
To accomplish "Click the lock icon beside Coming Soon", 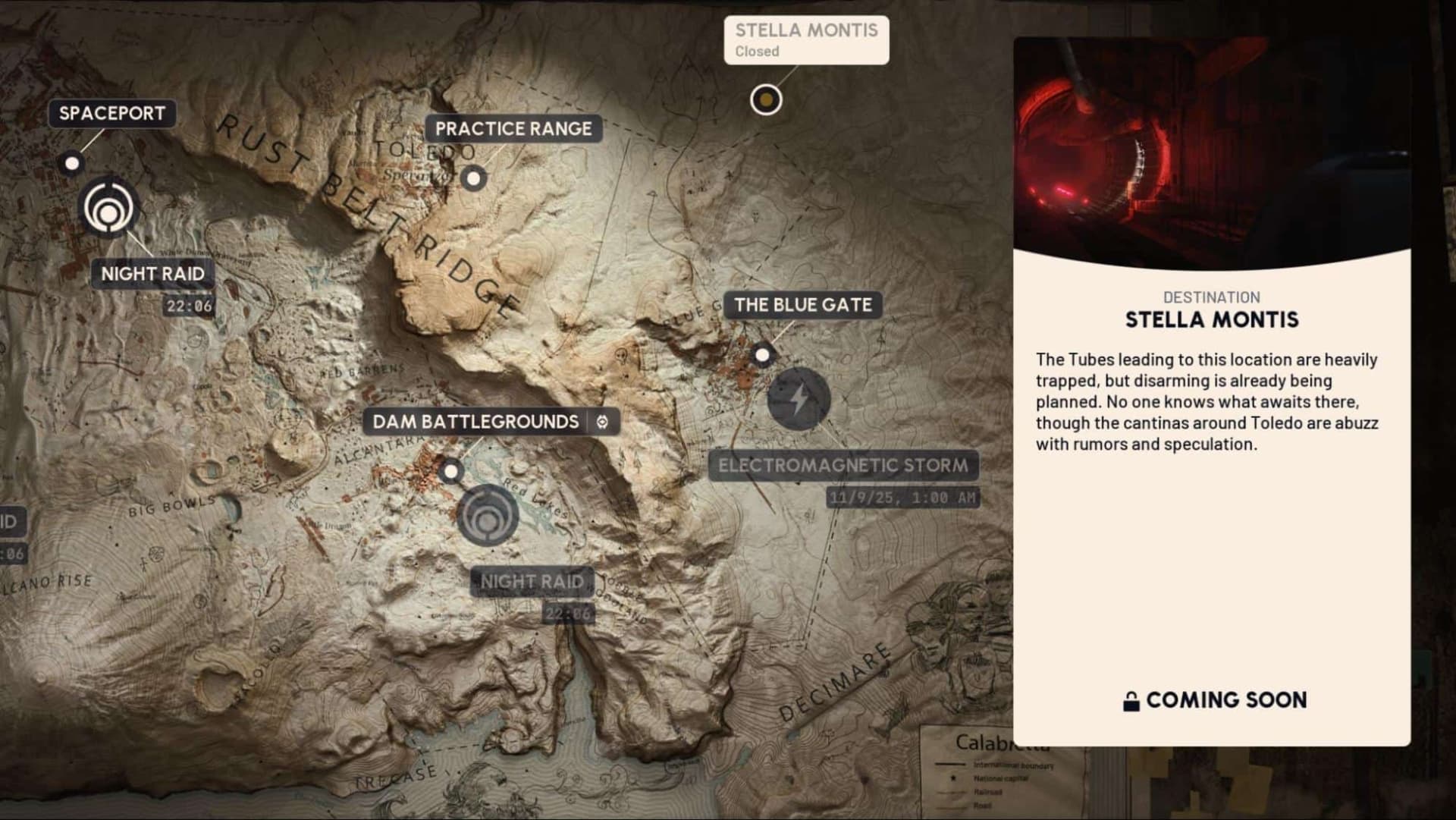I will point(1134,700).
